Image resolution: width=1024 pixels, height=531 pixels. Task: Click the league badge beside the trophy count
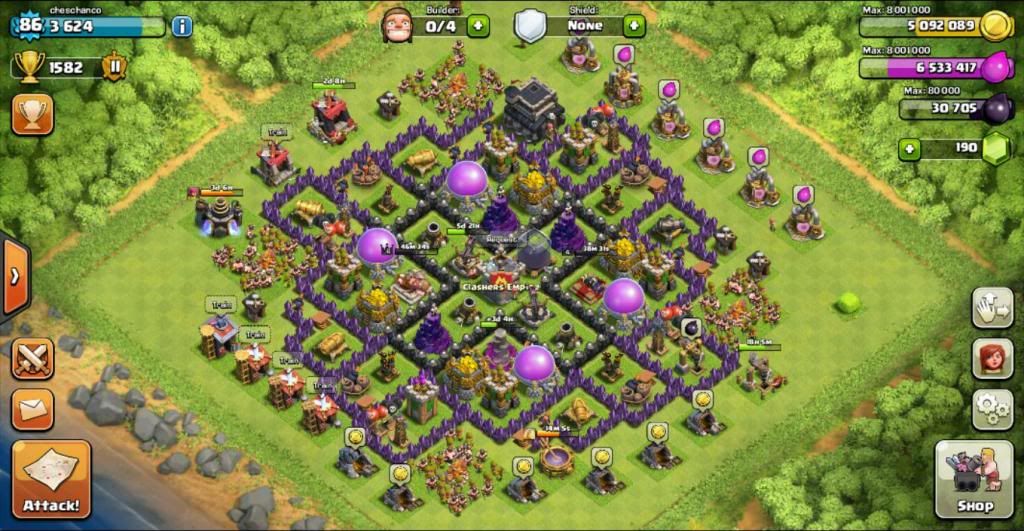(115, 67)
